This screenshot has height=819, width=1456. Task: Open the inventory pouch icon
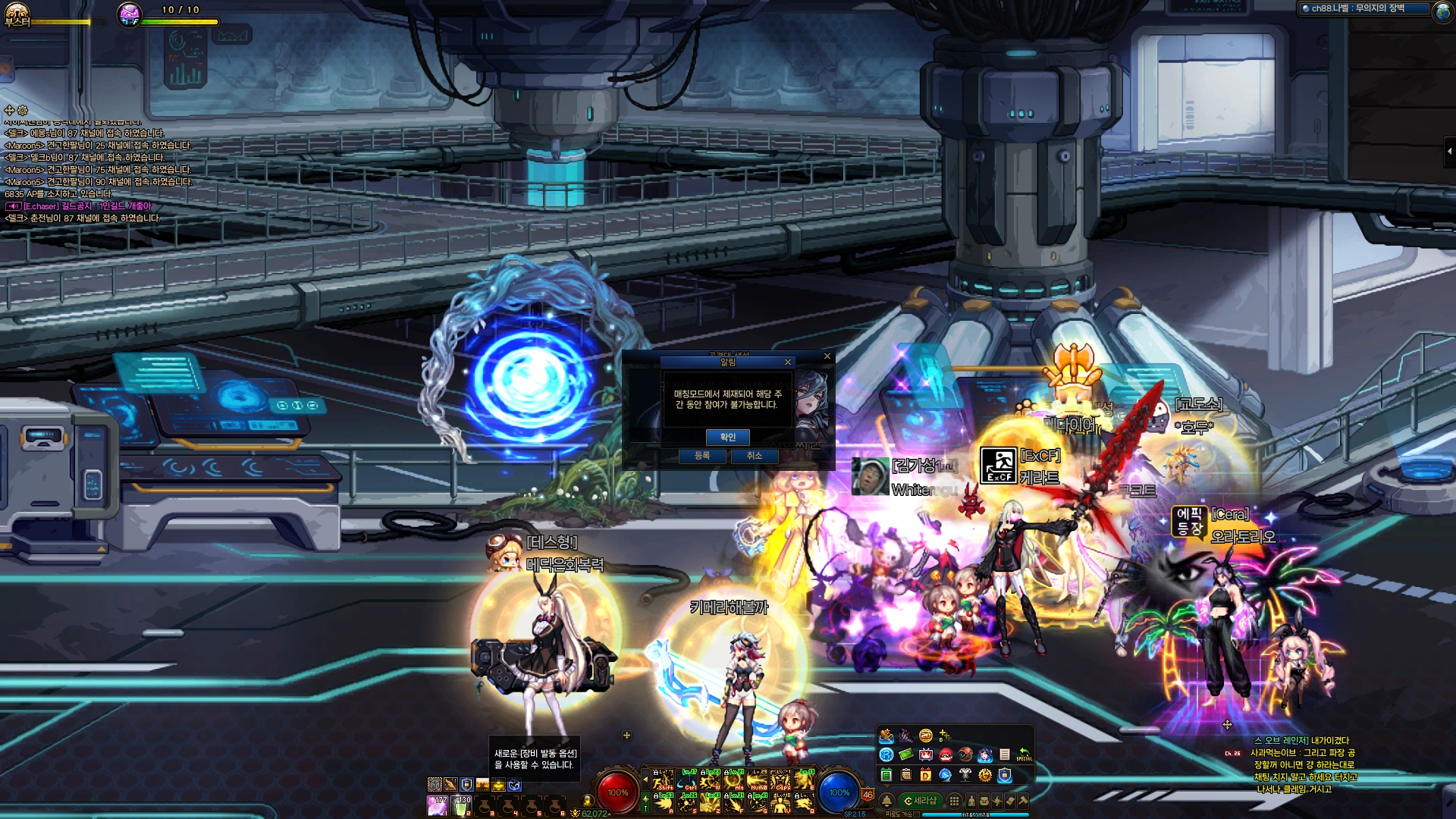(x=984, y=801)
